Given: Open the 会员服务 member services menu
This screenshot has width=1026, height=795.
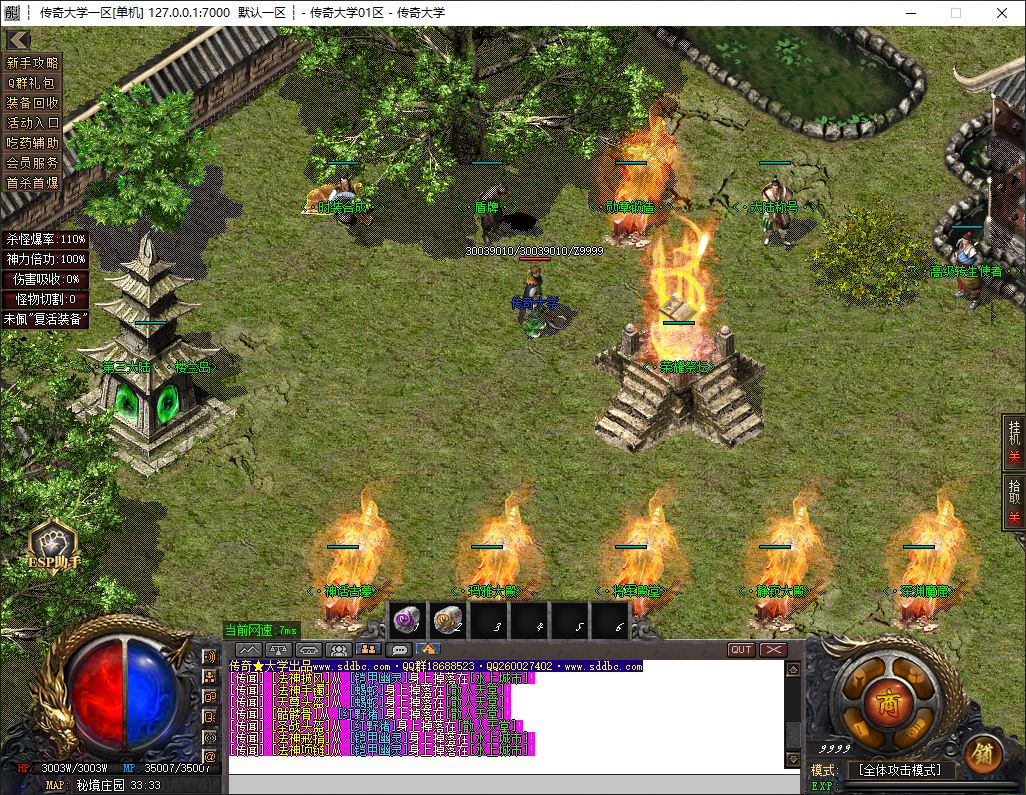Looking at the screenshot, I should pos(32,163).
